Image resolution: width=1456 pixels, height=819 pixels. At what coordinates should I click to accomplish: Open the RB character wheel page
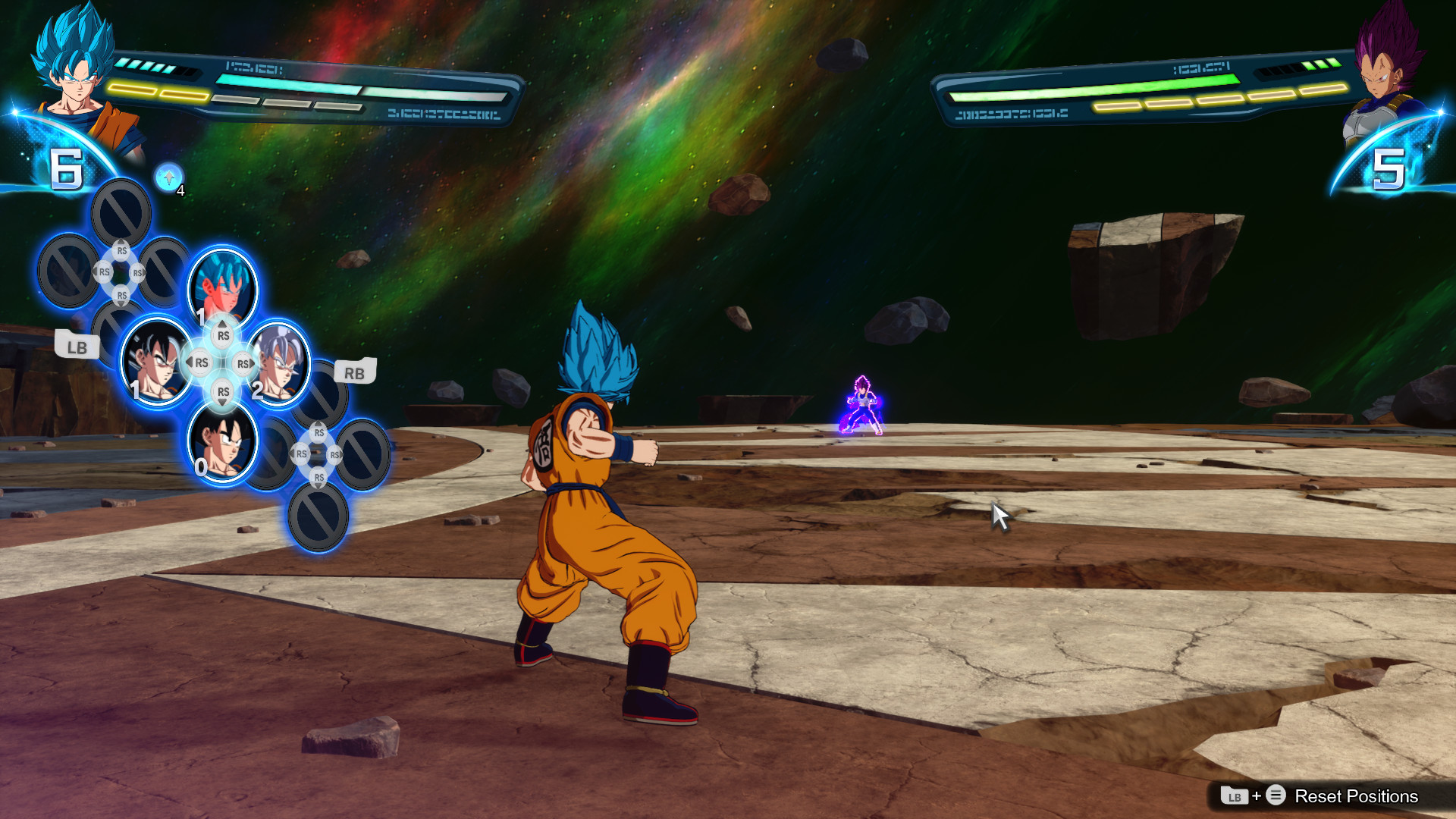coord(353,372)
